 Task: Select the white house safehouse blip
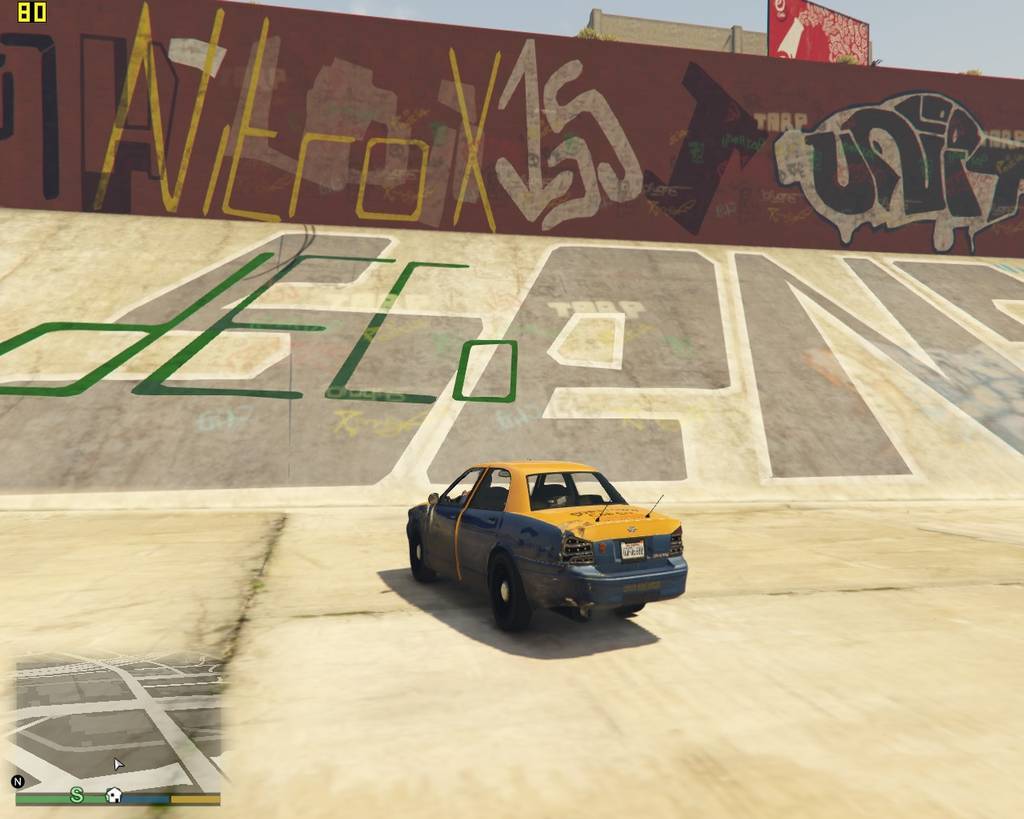tap(114, 796)
